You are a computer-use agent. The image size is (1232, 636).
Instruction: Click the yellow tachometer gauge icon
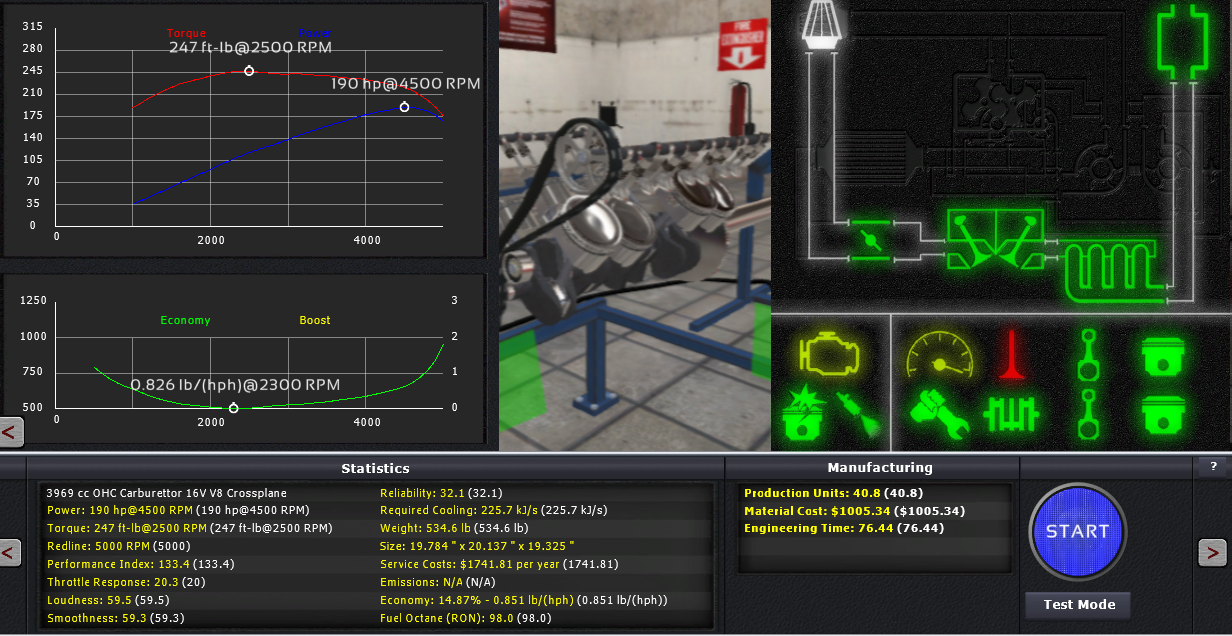click(939, 357)
